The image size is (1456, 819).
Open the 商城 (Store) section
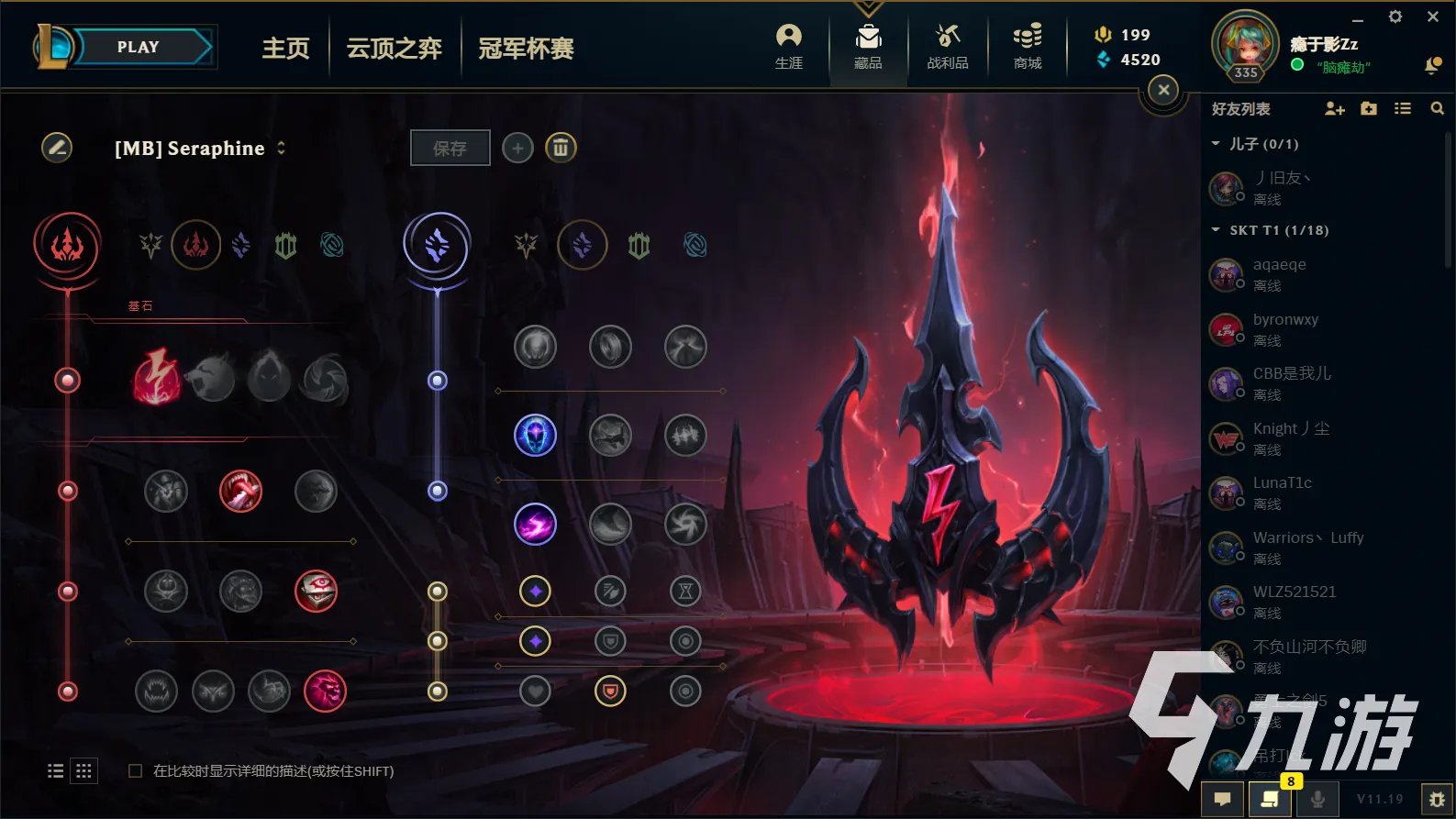pyautogui.click(x=1027, y=44)
